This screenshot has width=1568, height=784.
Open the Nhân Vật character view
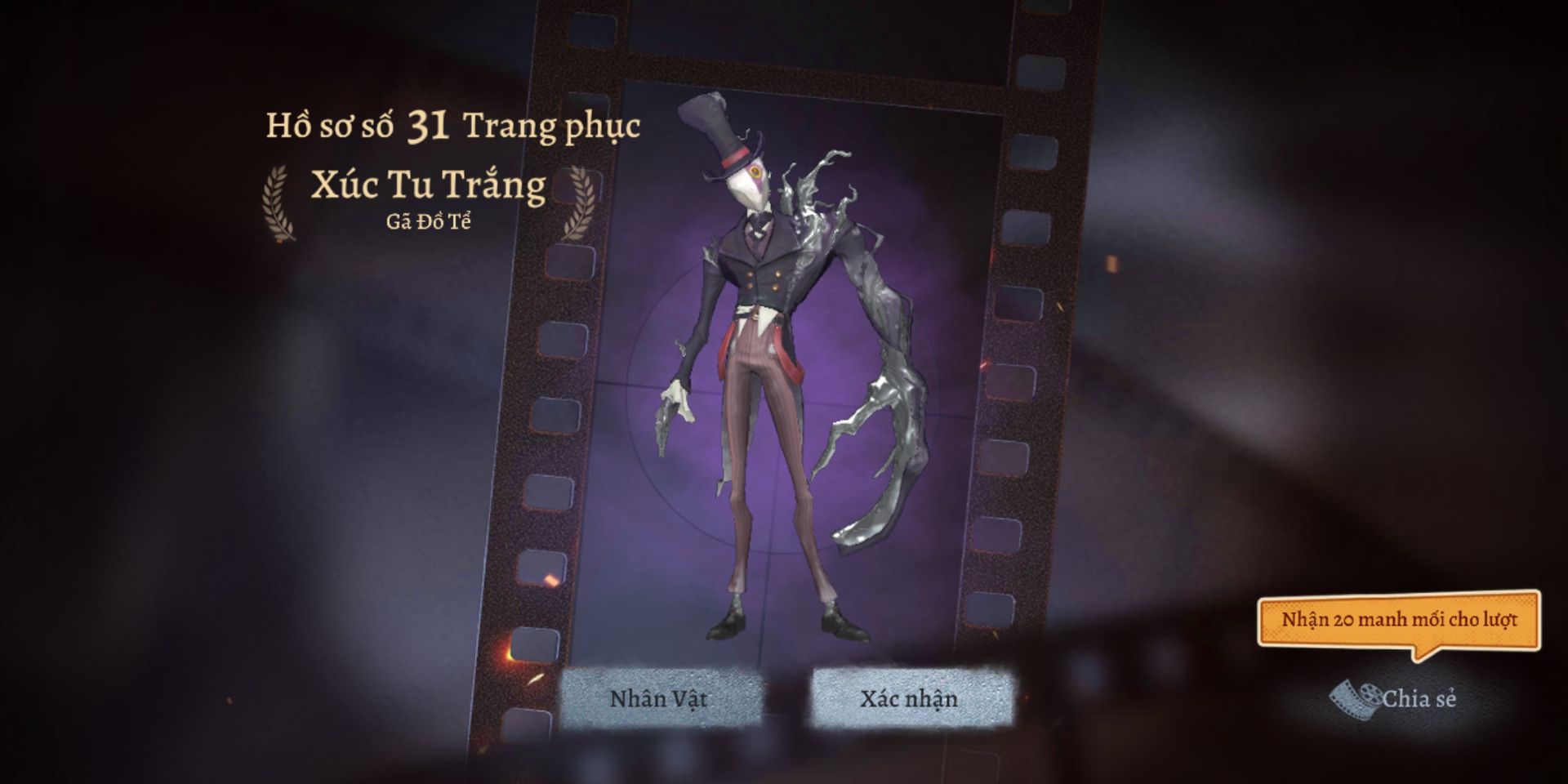(x=659, y=698)
